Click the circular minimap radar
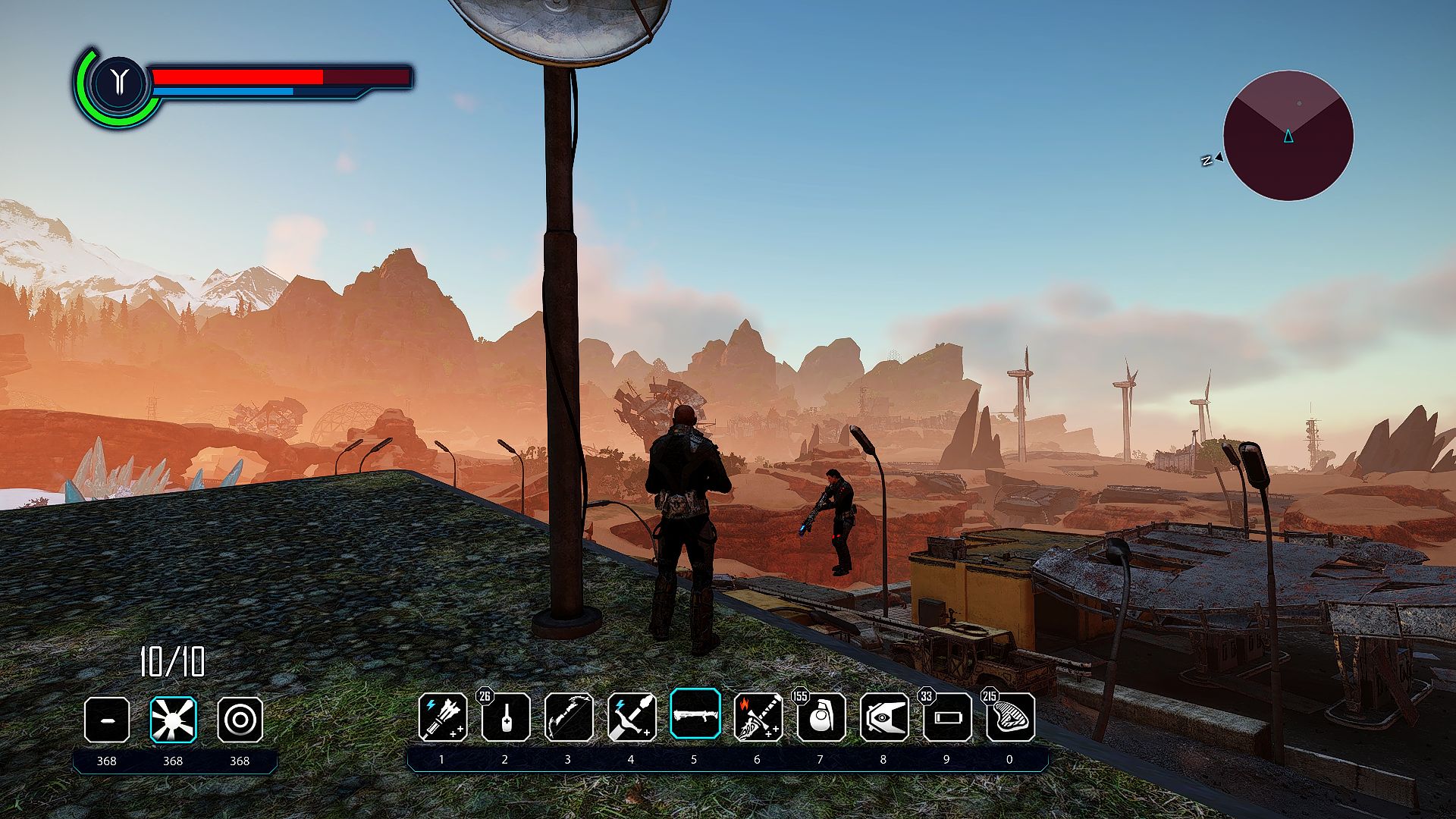1456x819 pixels. click(1288, 136)
